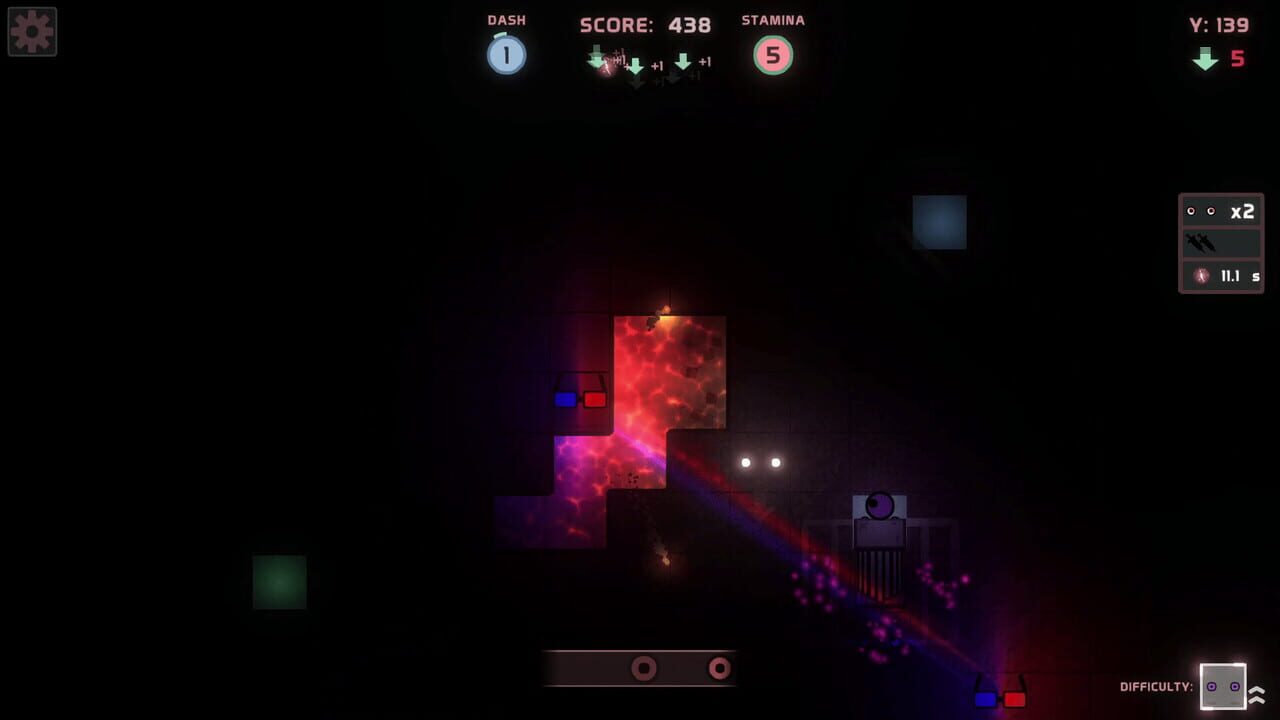Viewport: 1280px width, 720px height.
Task: Click the STAMINA label text
Action: (772, 19)
